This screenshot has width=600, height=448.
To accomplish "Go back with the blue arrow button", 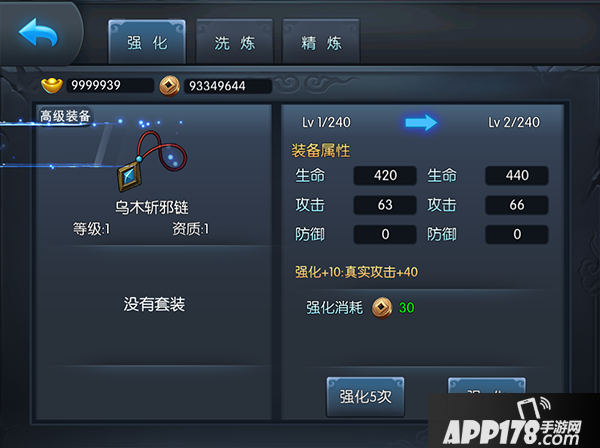I will pos(38,34).
